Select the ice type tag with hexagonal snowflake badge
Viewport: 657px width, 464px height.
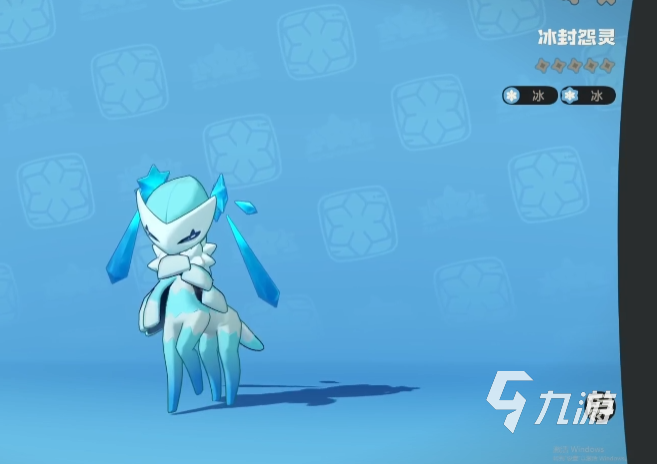(x=588, y=96)
